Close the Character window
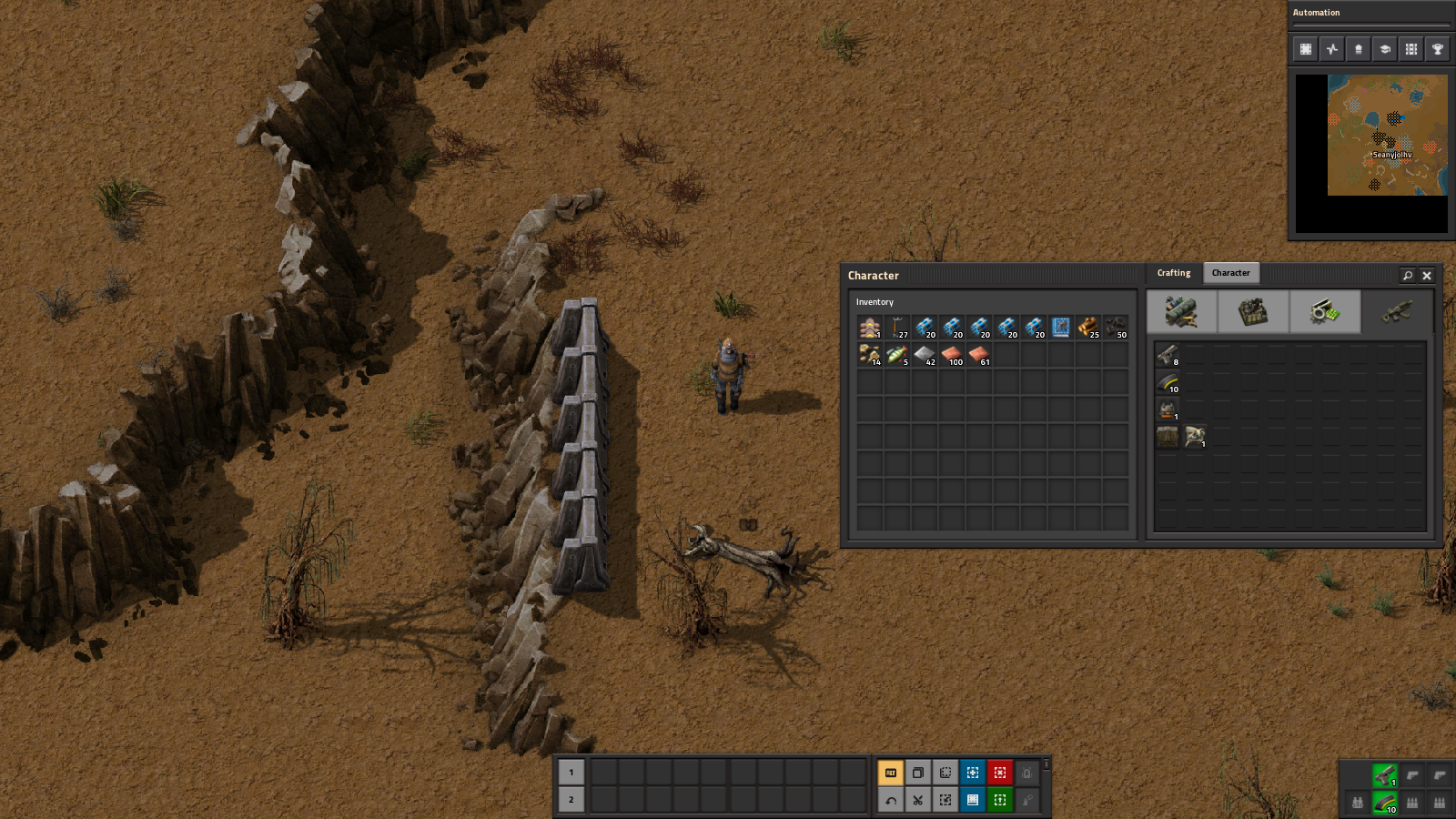 click(x=1427, y=276)
